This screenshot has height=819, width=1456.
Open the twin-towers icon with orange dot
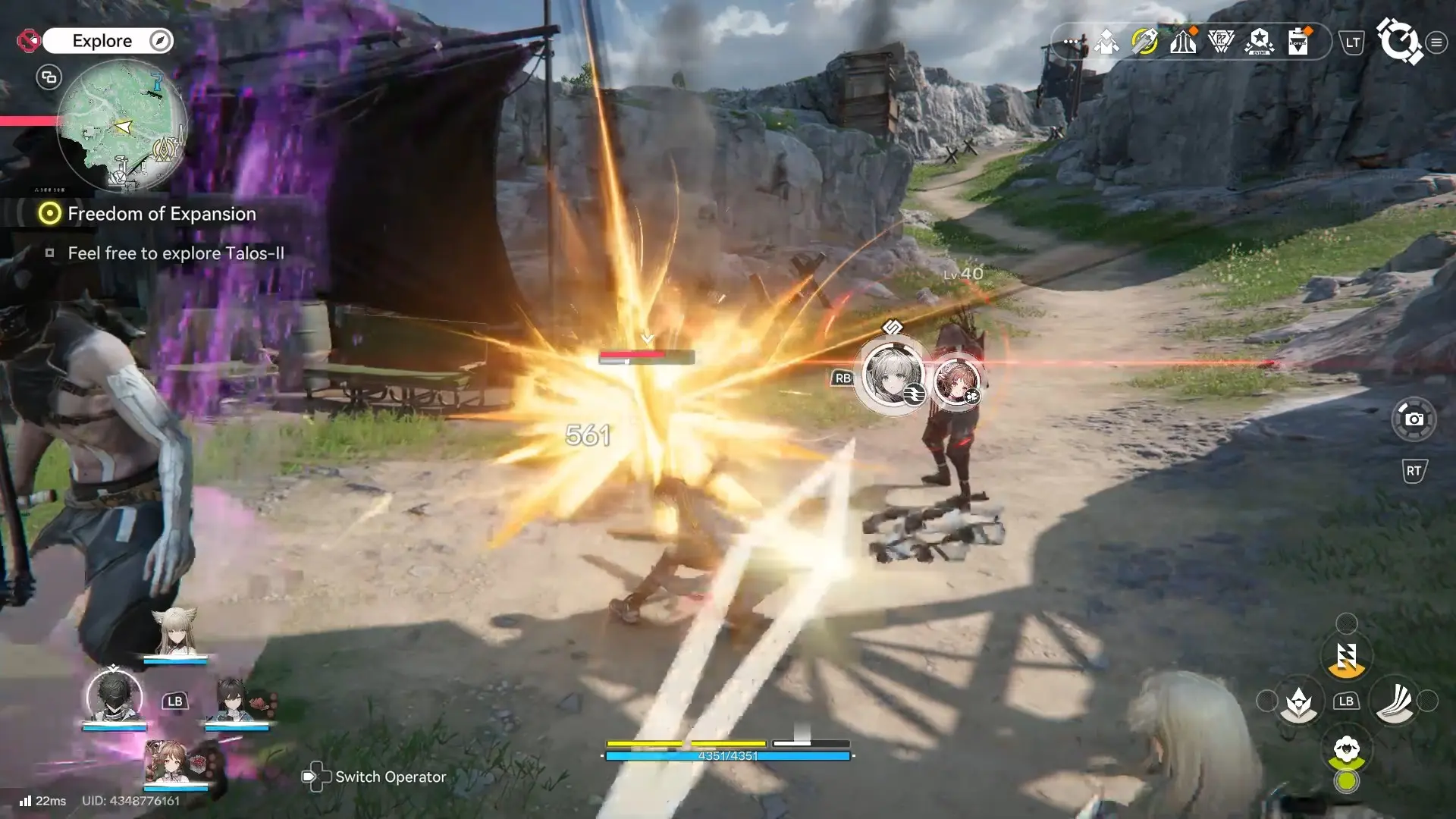pos(1183,42)
